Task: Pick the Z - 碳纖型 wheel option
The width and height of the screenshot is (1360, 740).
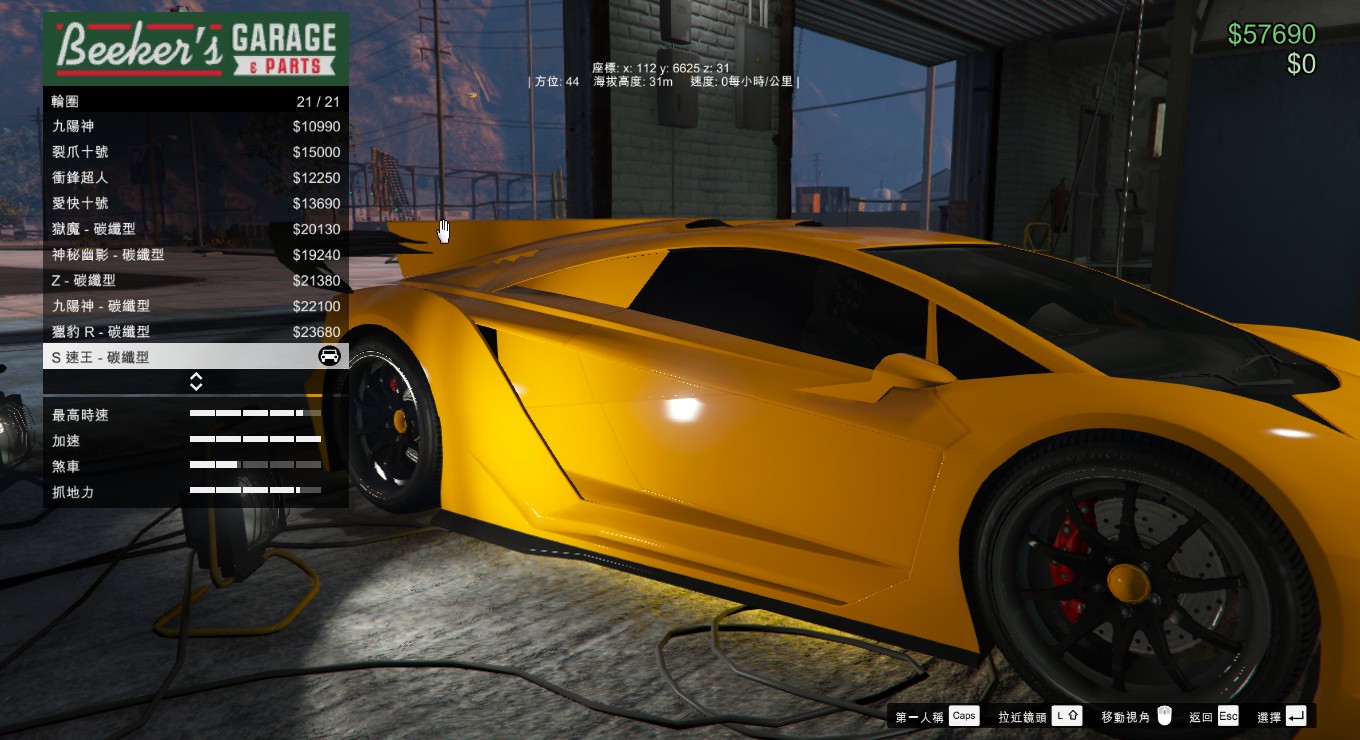Action: [x=195, y=280]
